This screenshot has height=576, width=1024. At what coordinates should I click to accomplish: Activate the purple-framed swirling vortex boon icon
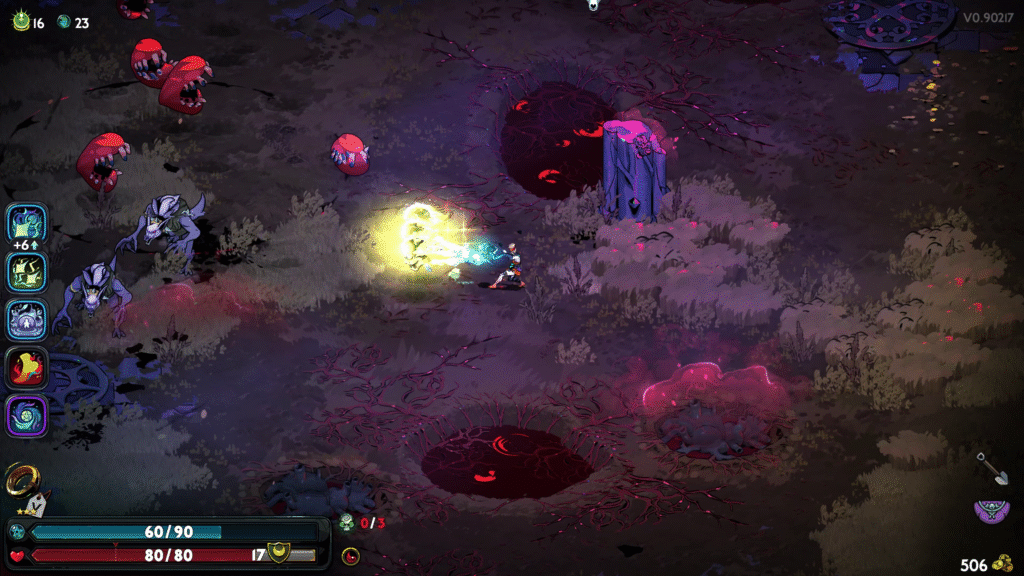coord(28,416)
